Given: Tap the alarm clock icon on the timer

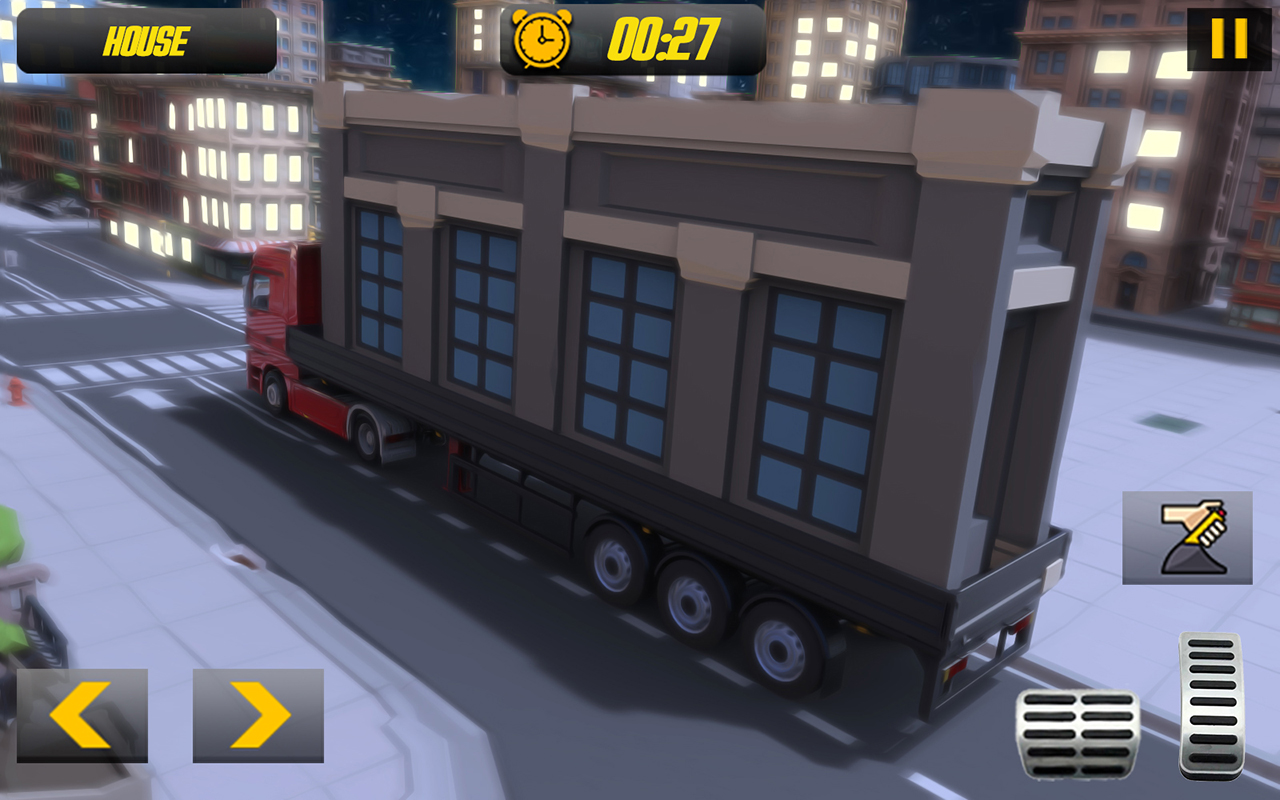Looking at the screenshot, I should point(541,40).
